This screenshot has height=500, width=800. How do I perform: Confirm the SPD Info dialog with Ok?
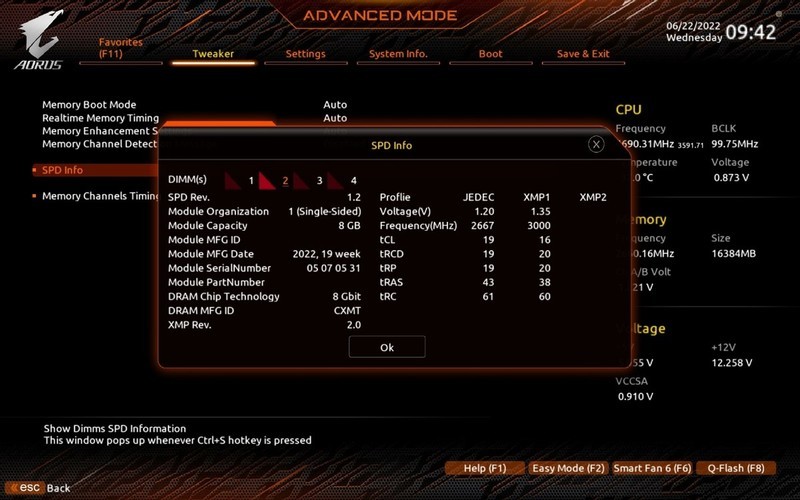point(387,346)
